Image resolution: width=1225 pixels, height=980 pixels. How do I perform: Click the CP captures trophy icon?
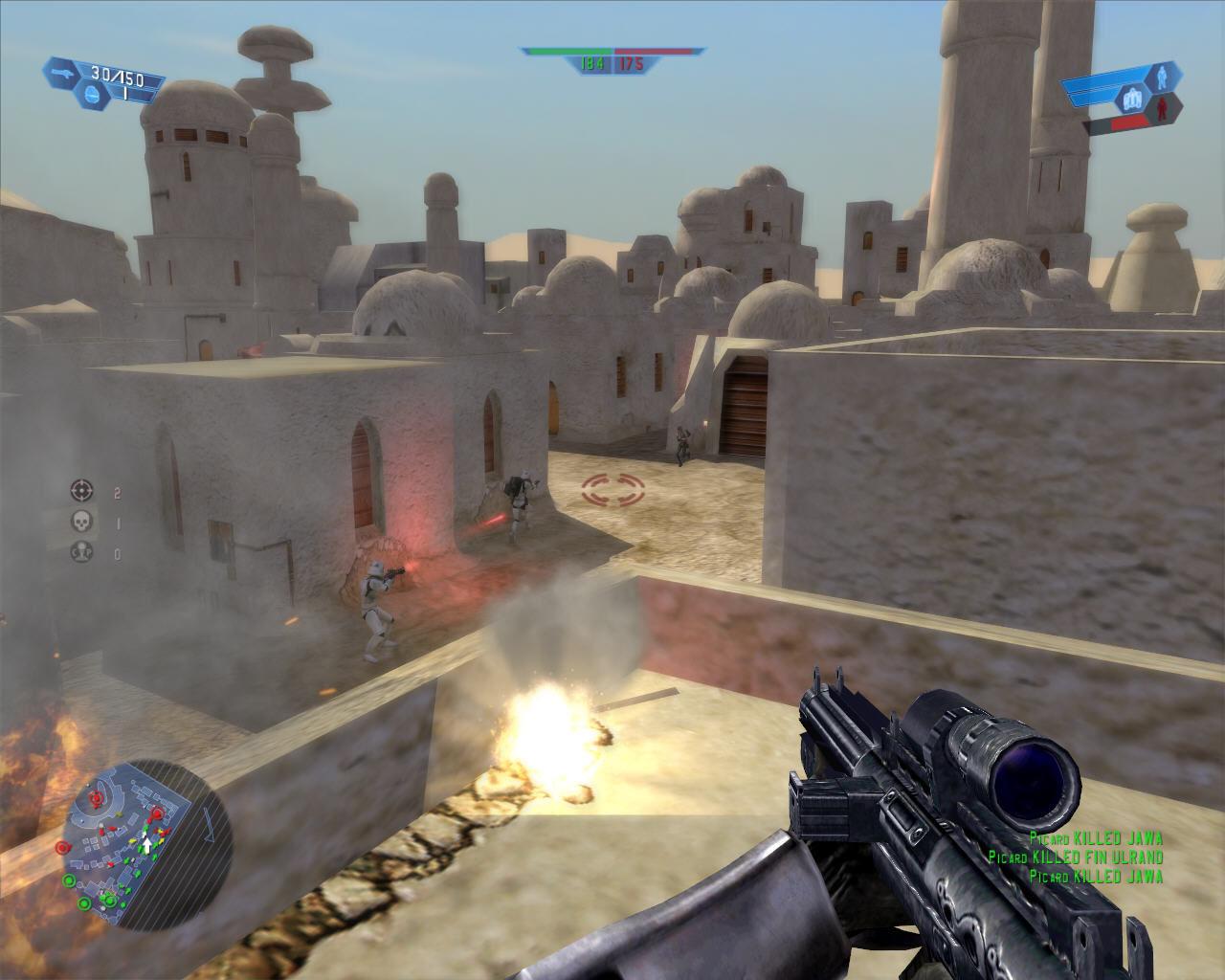pyautogui.click(x=81, y=551)
